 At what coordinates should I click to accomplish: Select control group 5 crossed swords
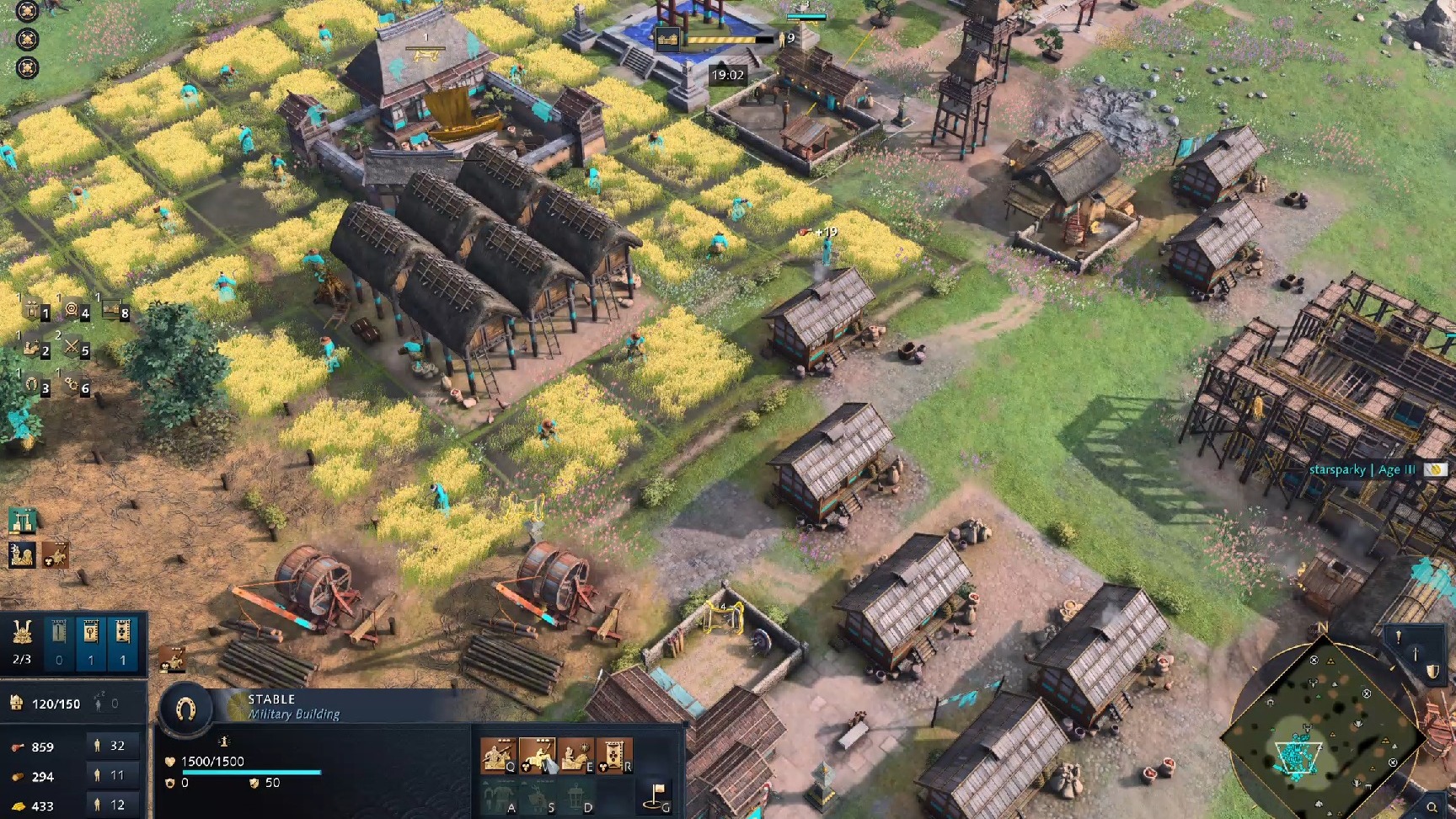coord(73,347)
